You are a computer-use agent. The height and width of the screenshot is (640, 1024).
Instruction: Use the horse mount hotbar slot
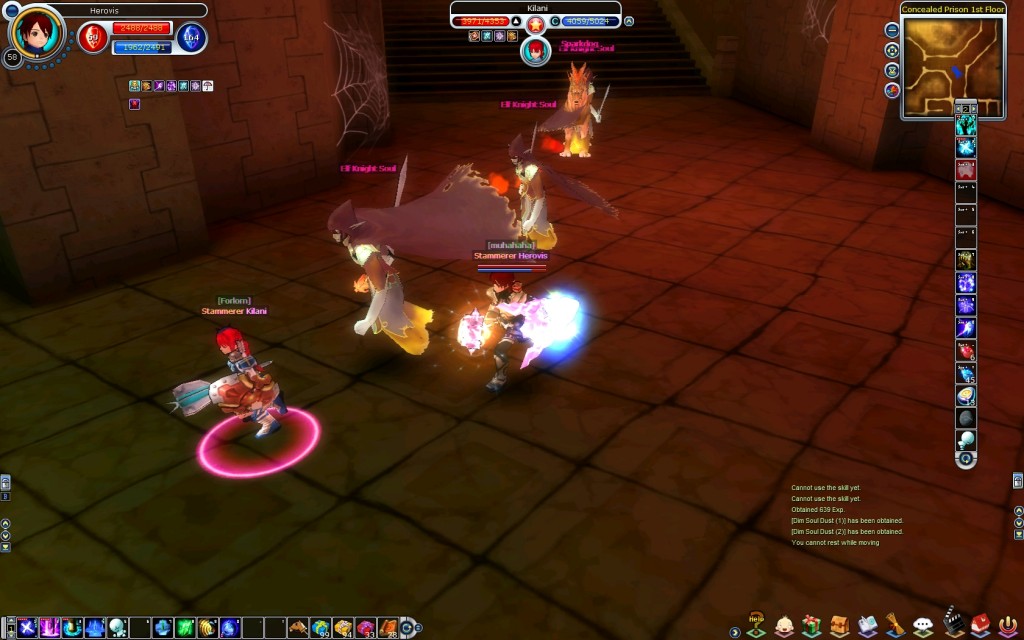(297, 628)
